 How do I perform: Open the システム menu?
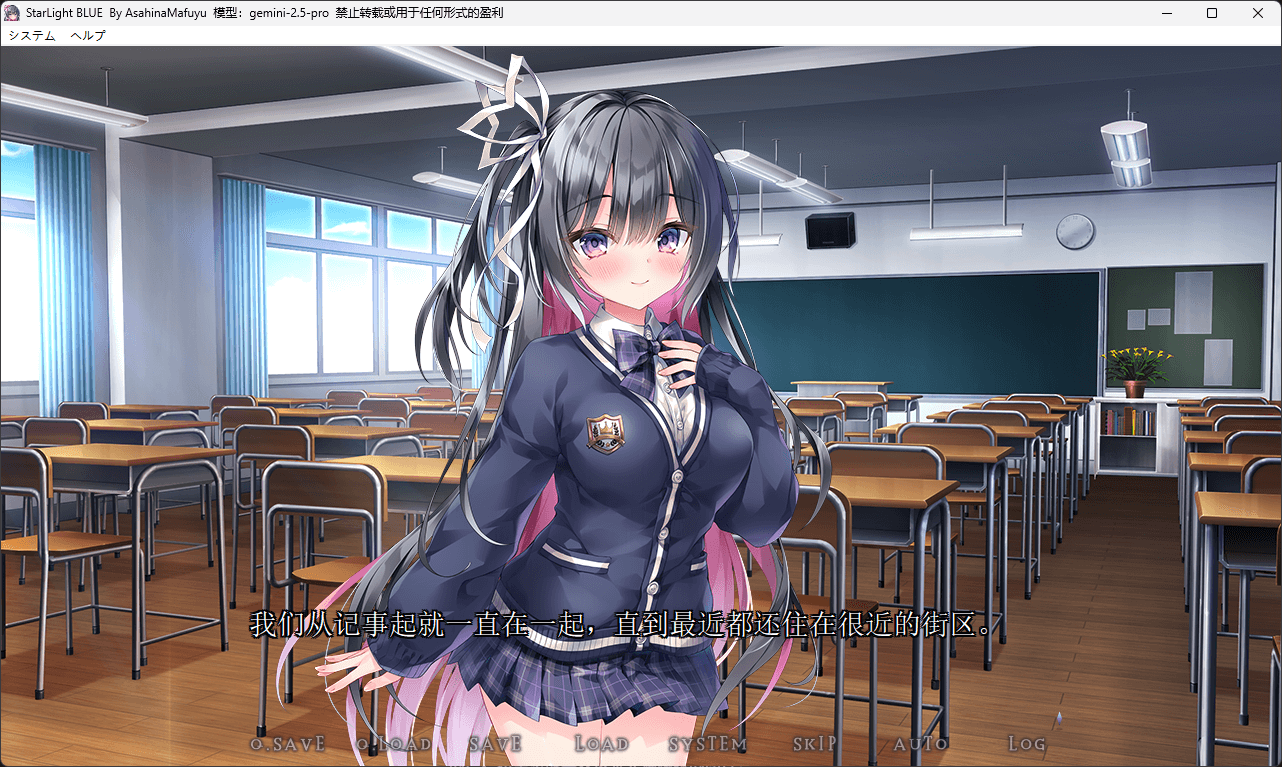(x=32, y=34)
